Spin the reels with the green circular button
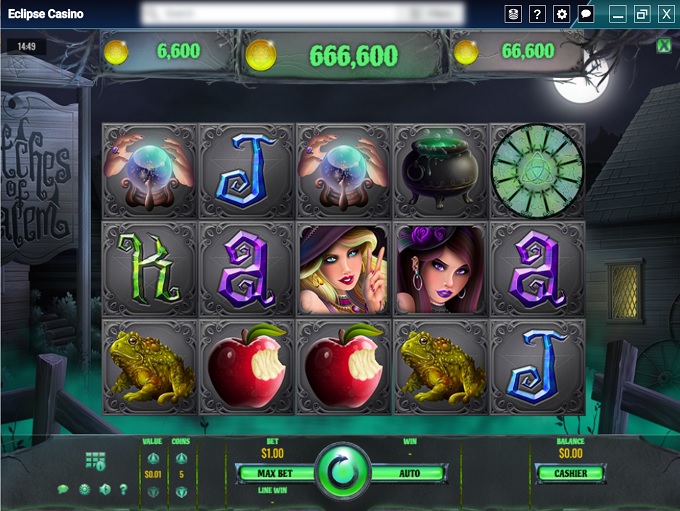Viewport: 680px width, 511px height. [340, 473]
